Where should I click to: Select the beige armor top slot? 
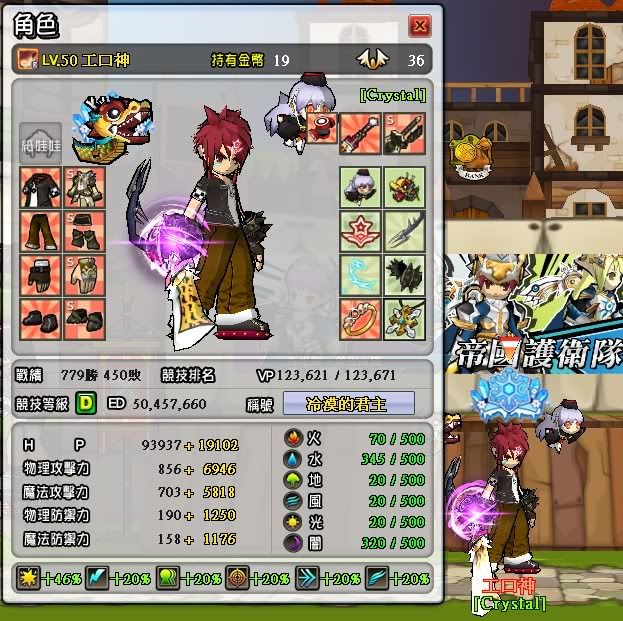(85, 188)
